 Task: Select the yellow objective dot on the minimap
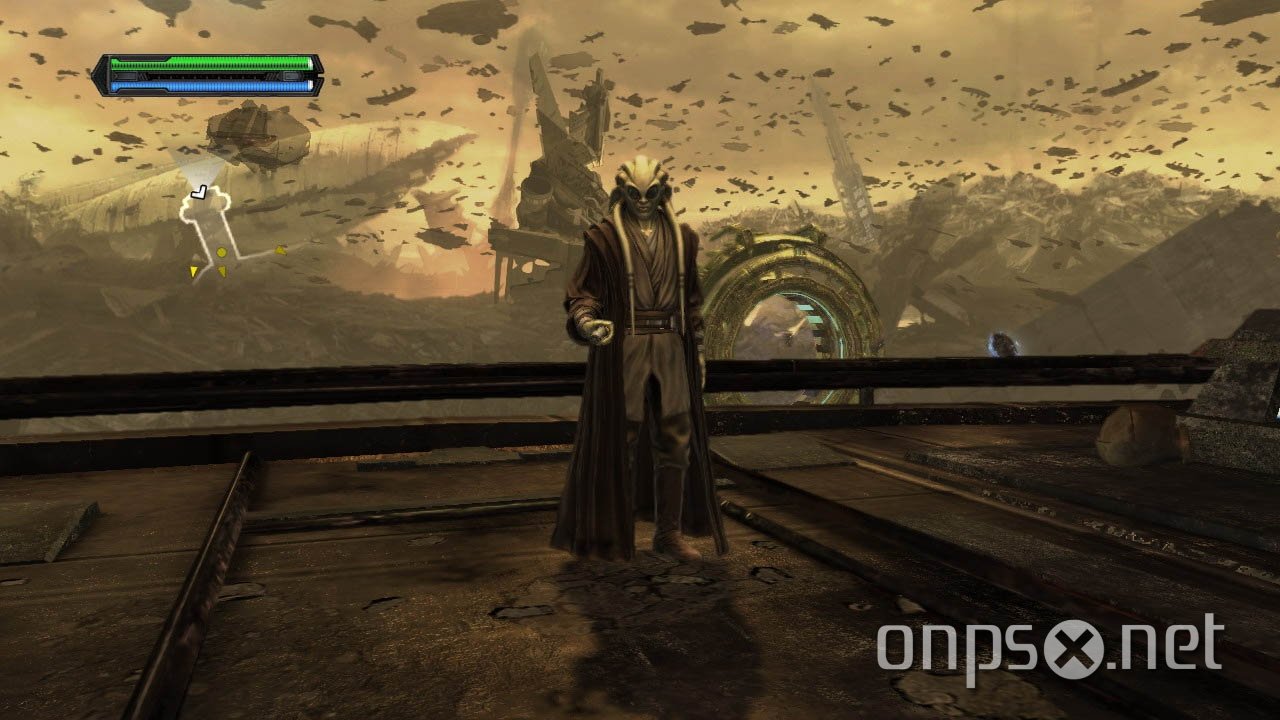pos(221,251)
